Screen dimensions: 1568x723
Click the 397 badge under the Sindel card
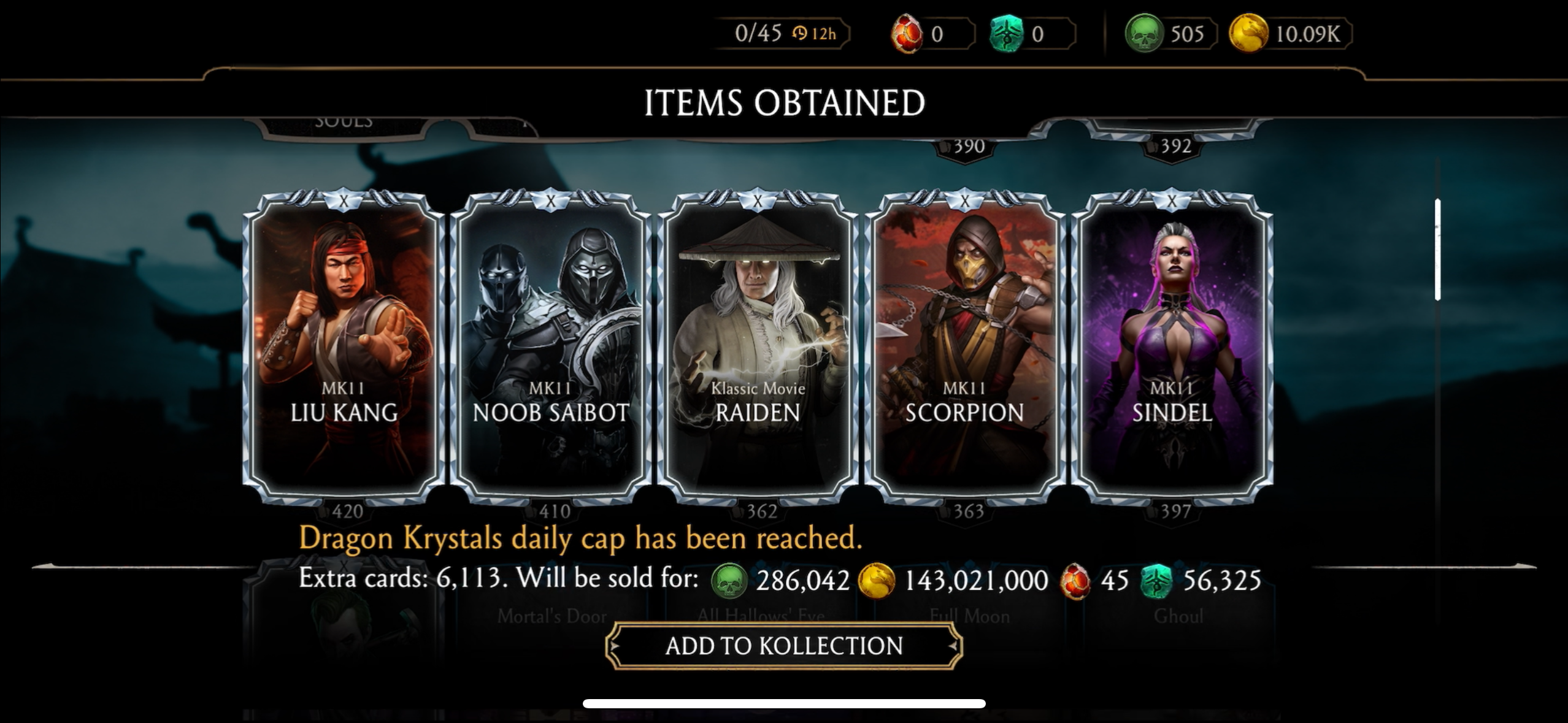point(1175,511)
